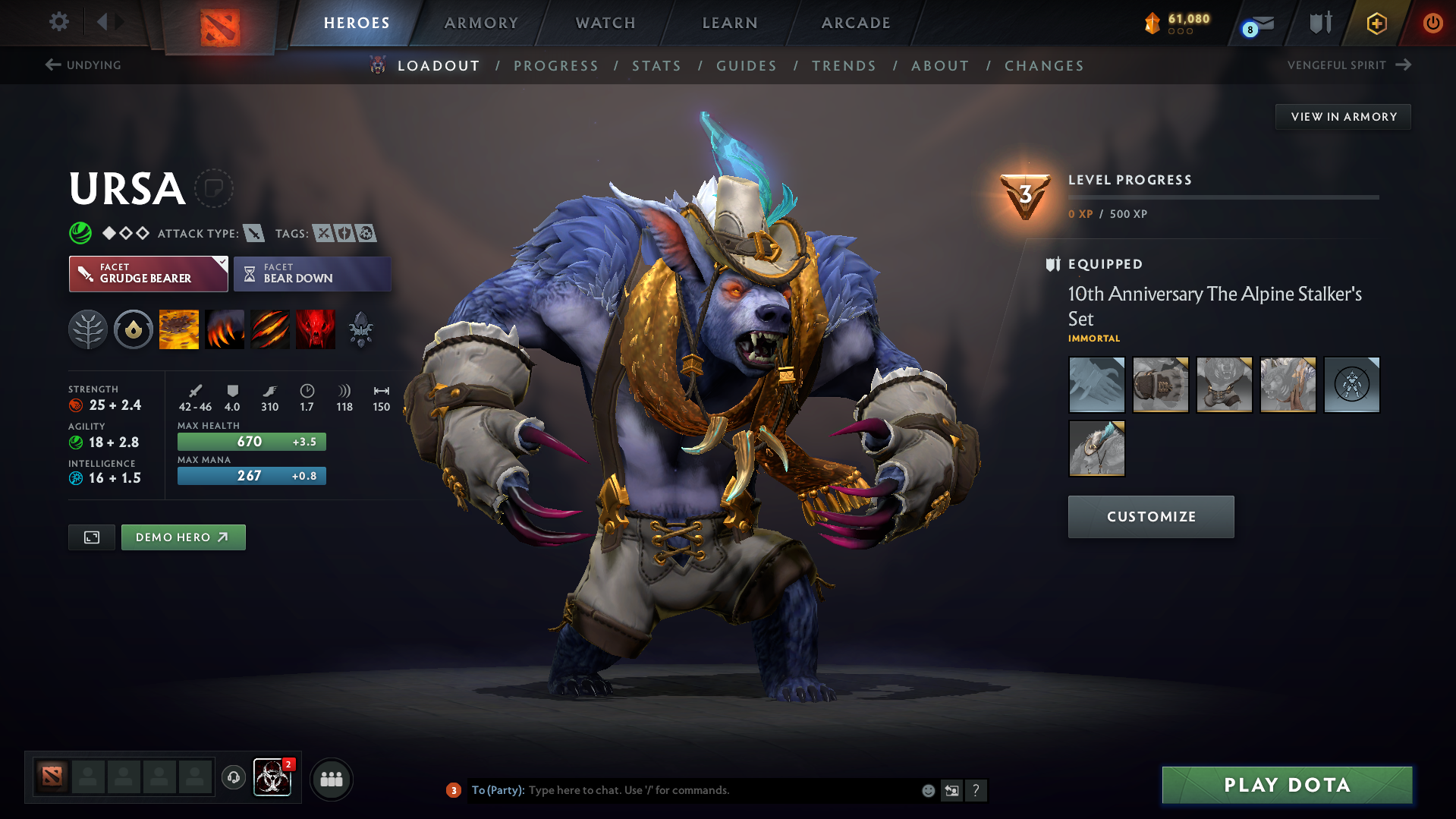The image size is (1456, 819).
Task: Select the claws thumbnail in the Alpine Stalker's set
Action: click(1096, 385)
